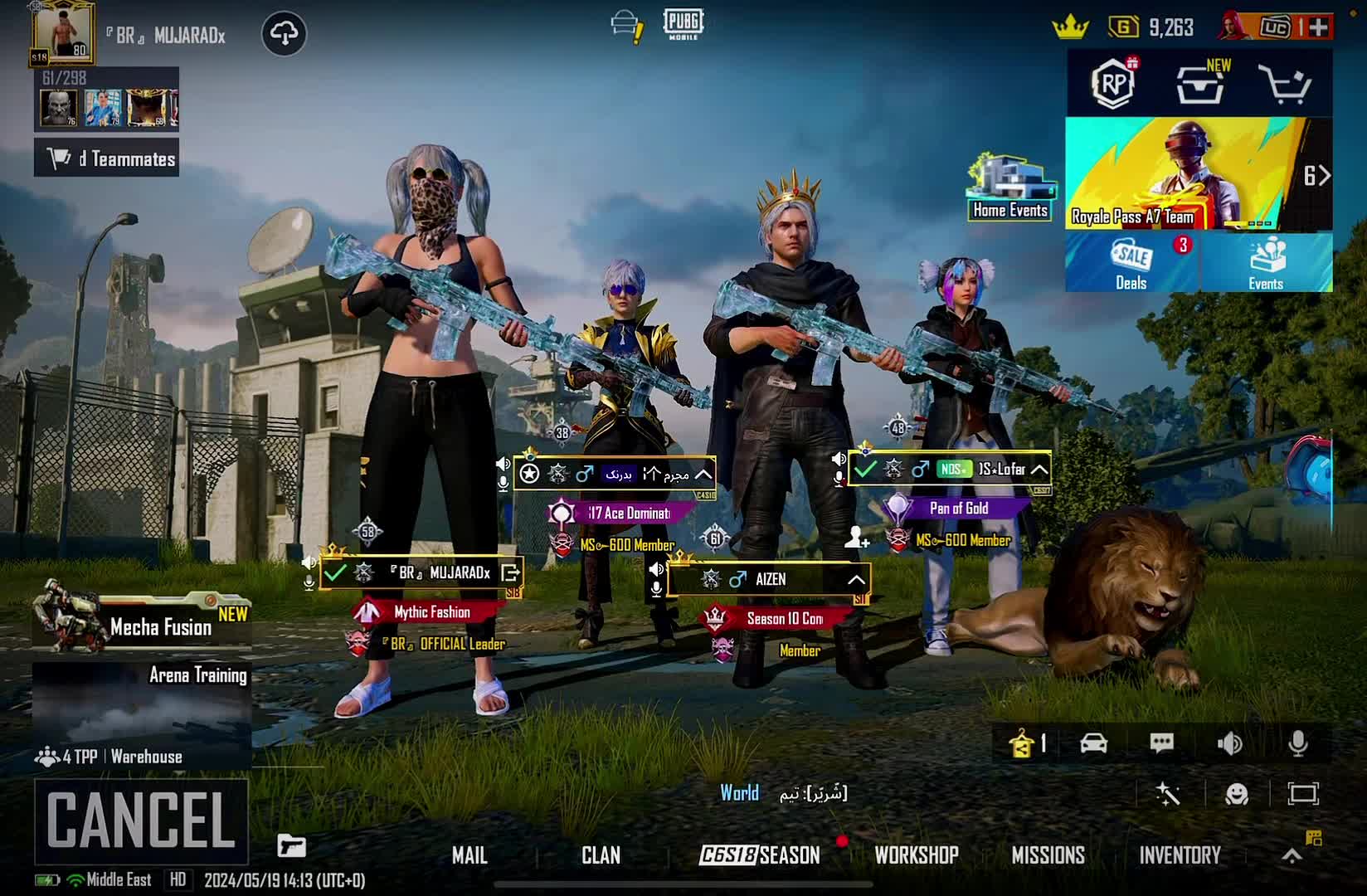Cancel matchmaking with the CANCEL button
Viewport: 1367px width, 896px height.
[x=141, y=821]
